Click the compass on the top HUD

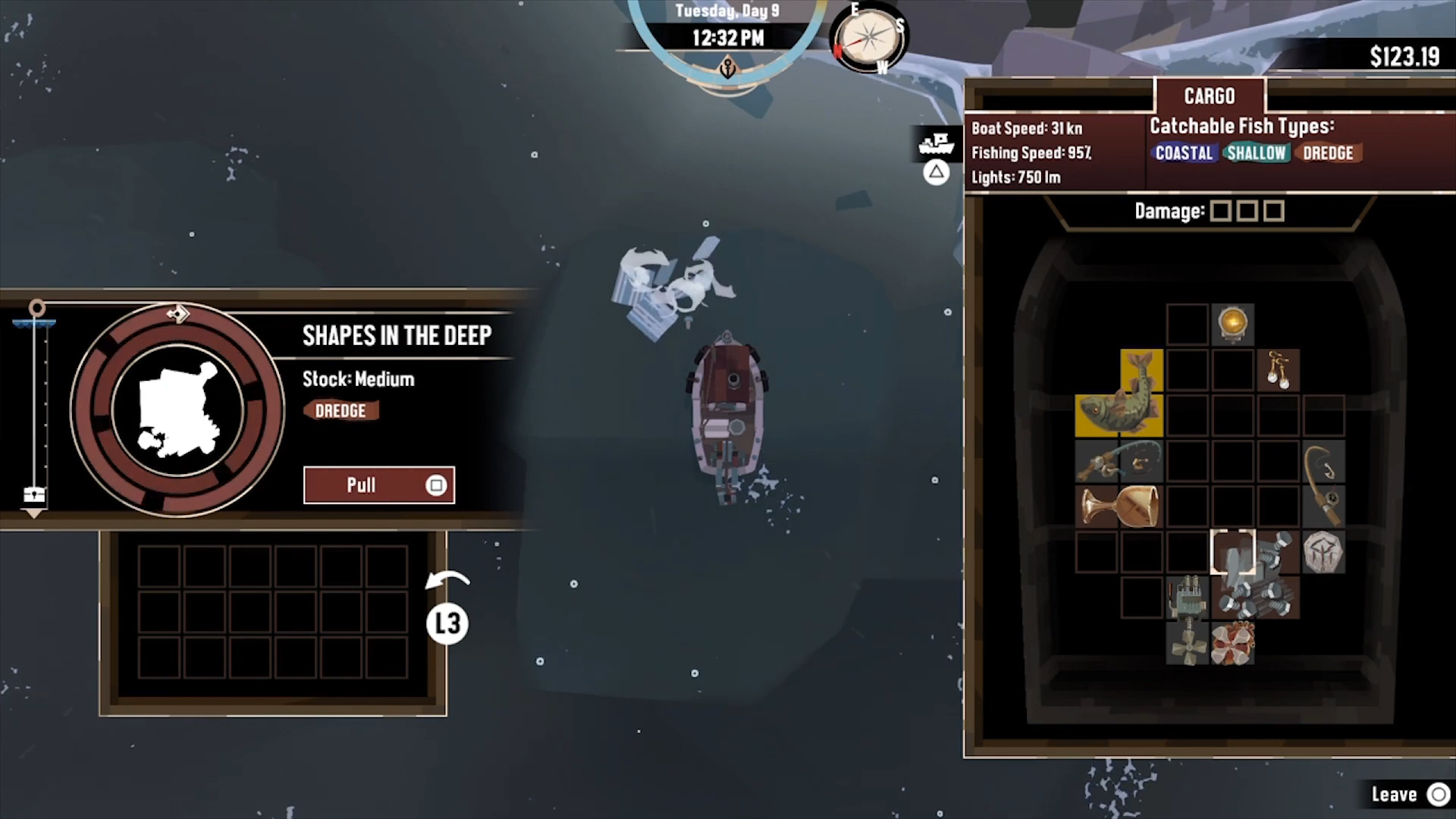(x=869, y=36)
